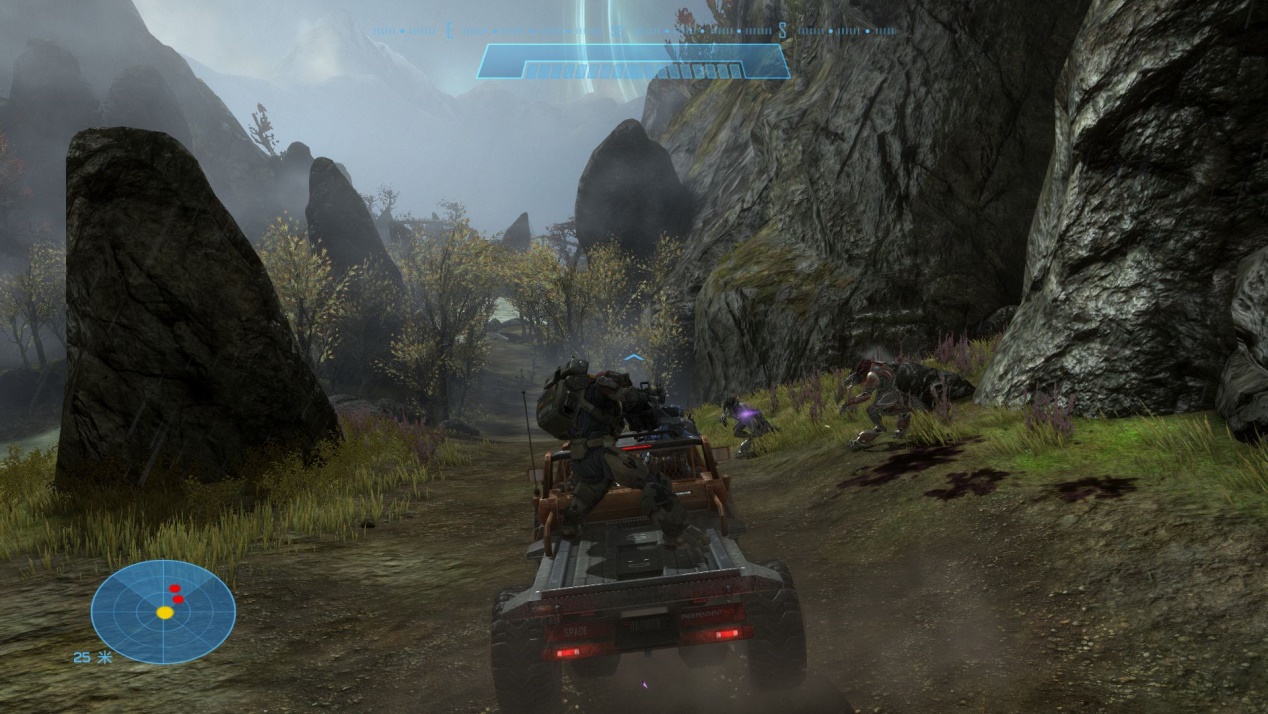Select the compass heading strip
Screen dimensions: 1268x714
coord(632,31)
